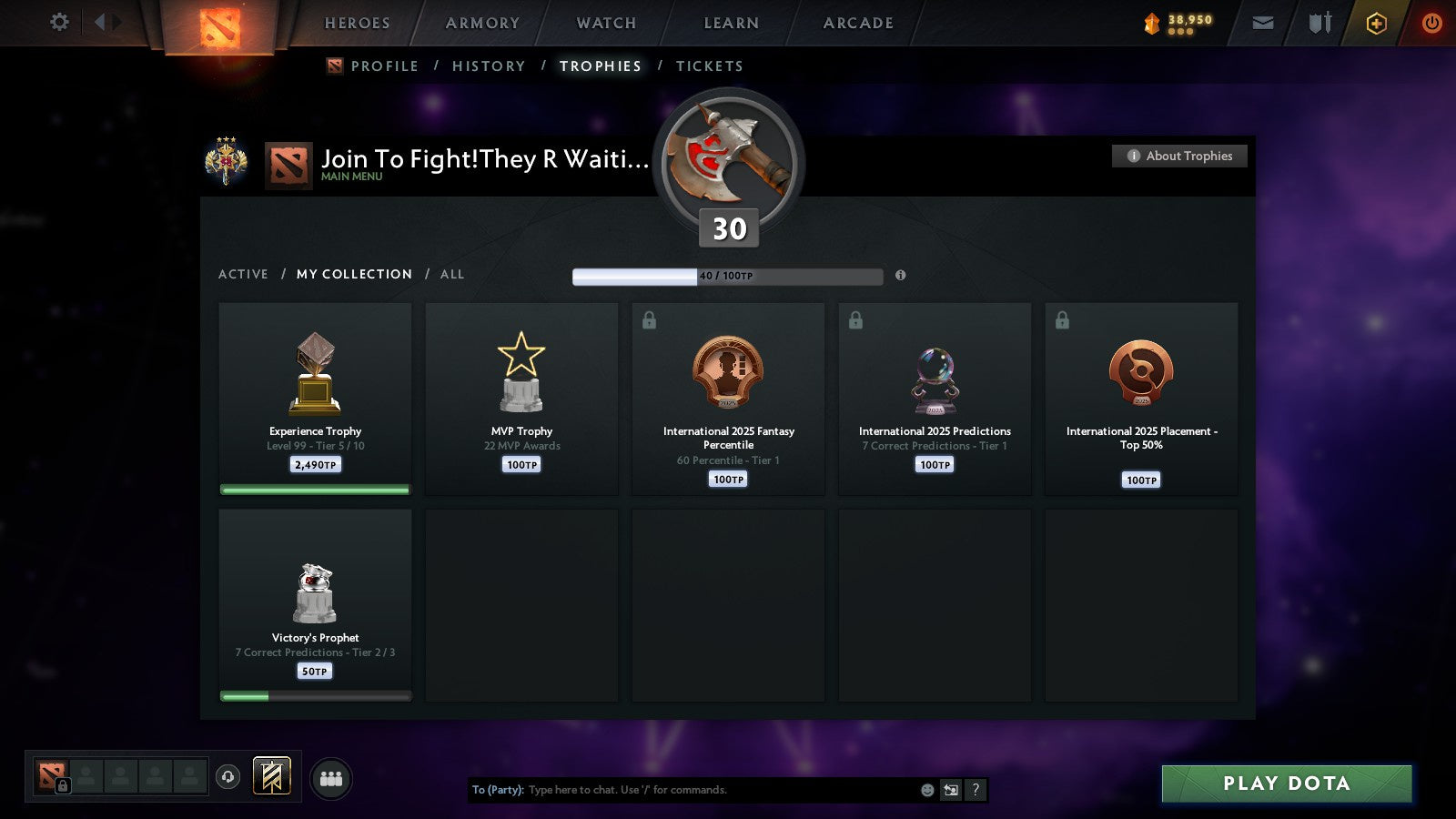
Task: Click the Dota 2 logo to return to dashboard
Action: pyautogui.click(x=218, y=25)
